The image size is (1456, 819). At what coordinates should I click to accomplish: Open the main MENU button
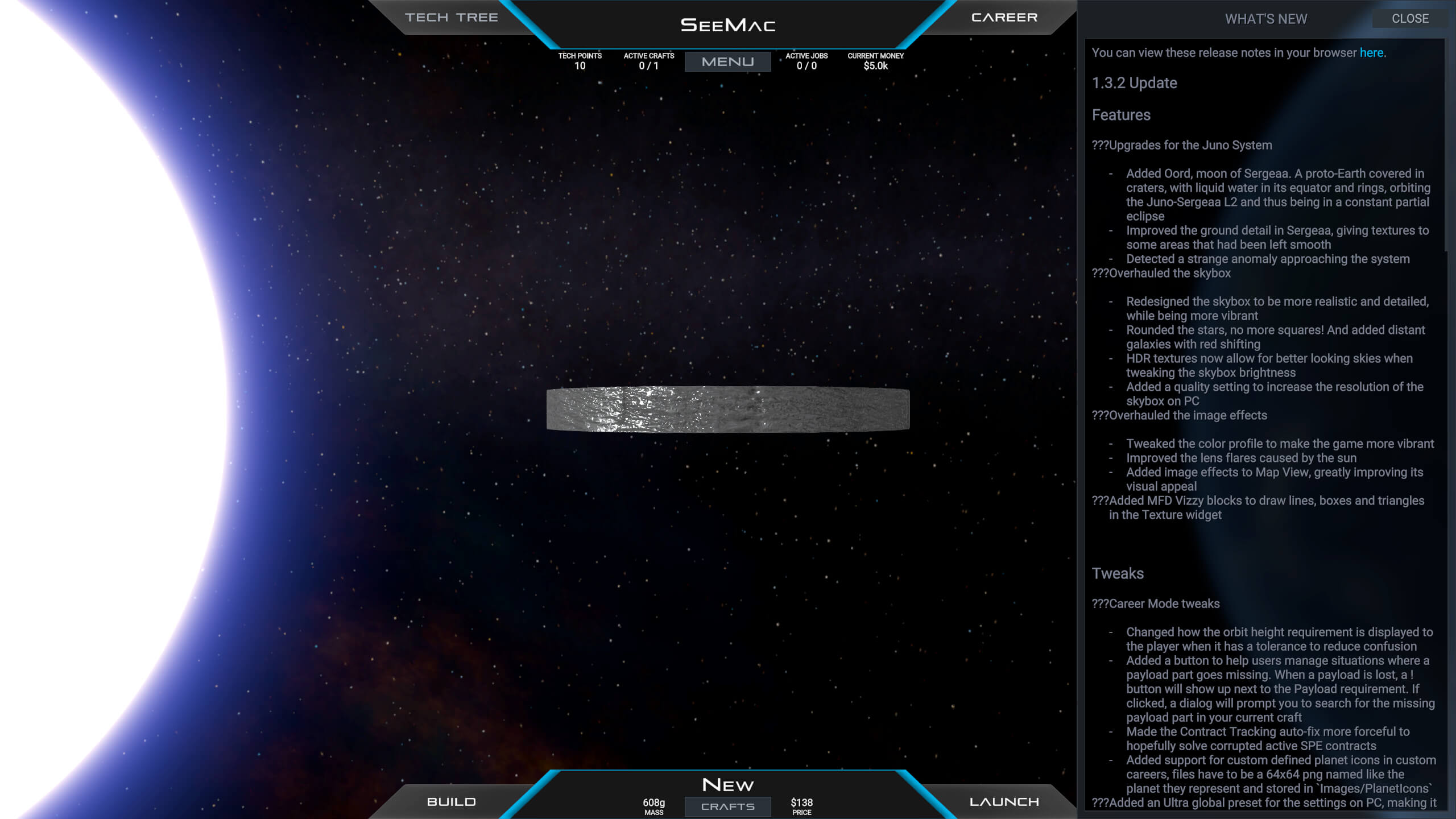click(727, 61)
